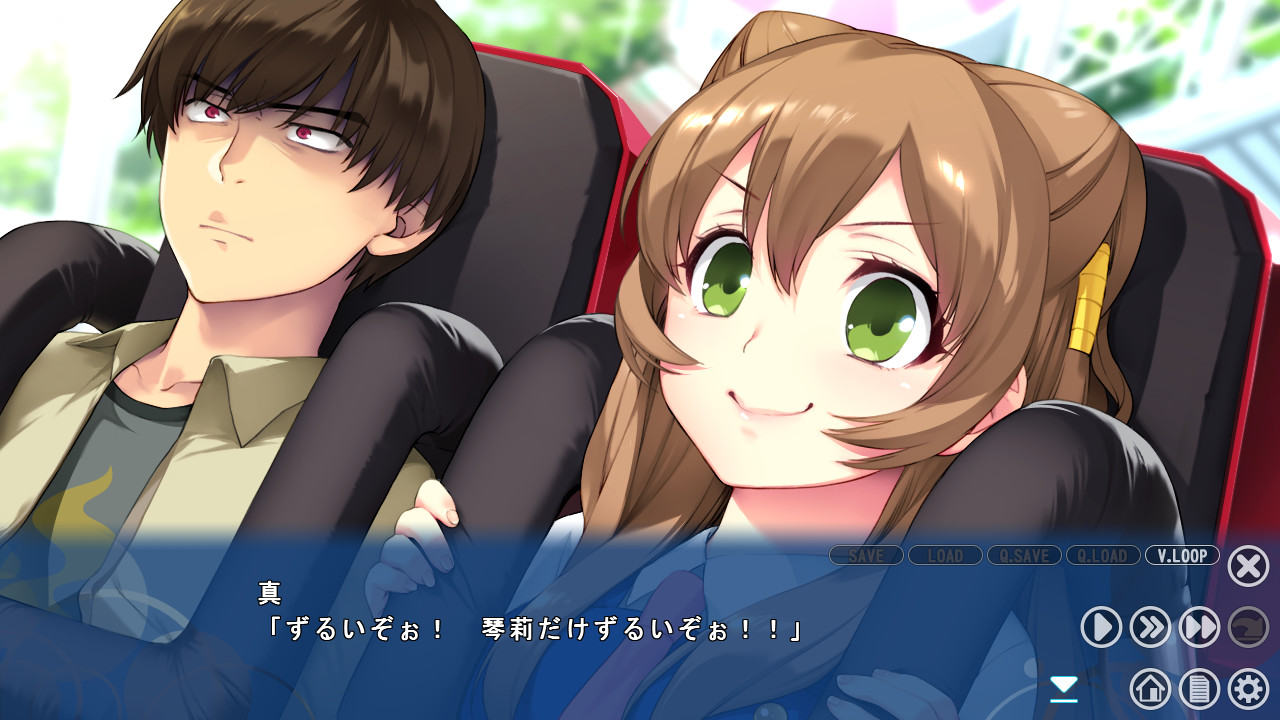Click the LOAD button

point(945,556)
